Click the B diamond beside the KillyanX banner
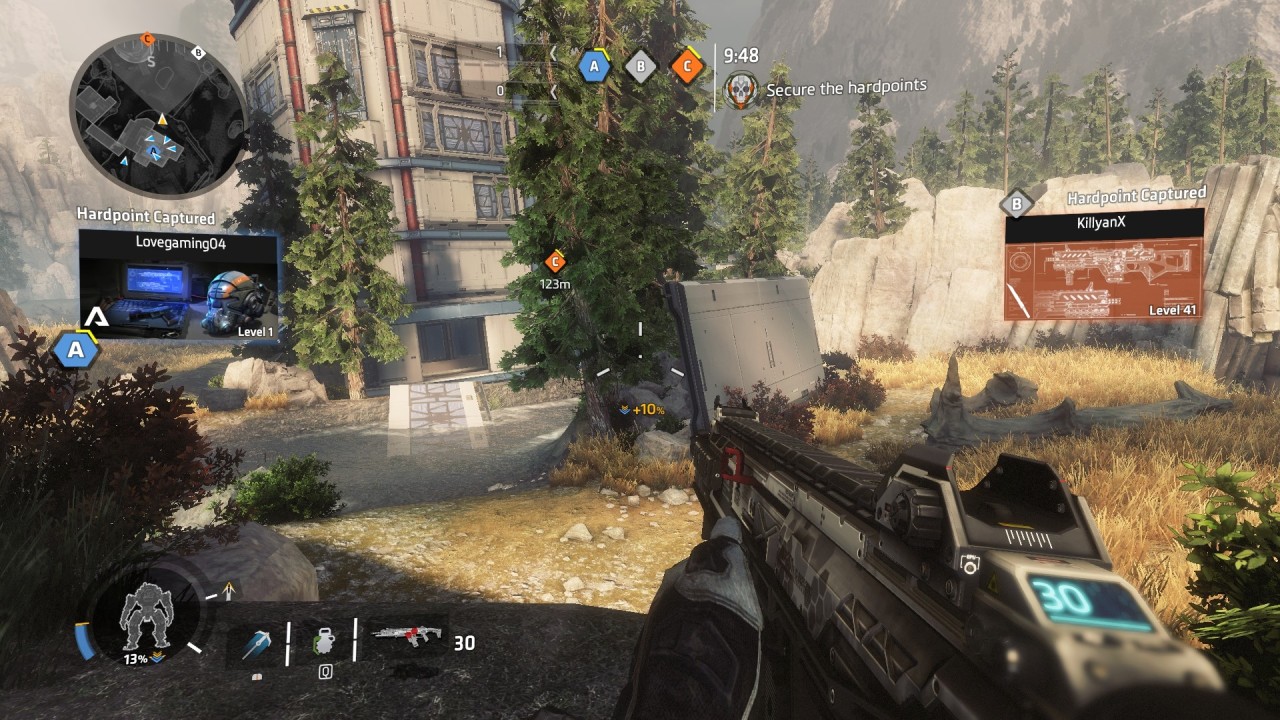The width and height of the screenshot is (1280, 720). tap(1017, 205)
